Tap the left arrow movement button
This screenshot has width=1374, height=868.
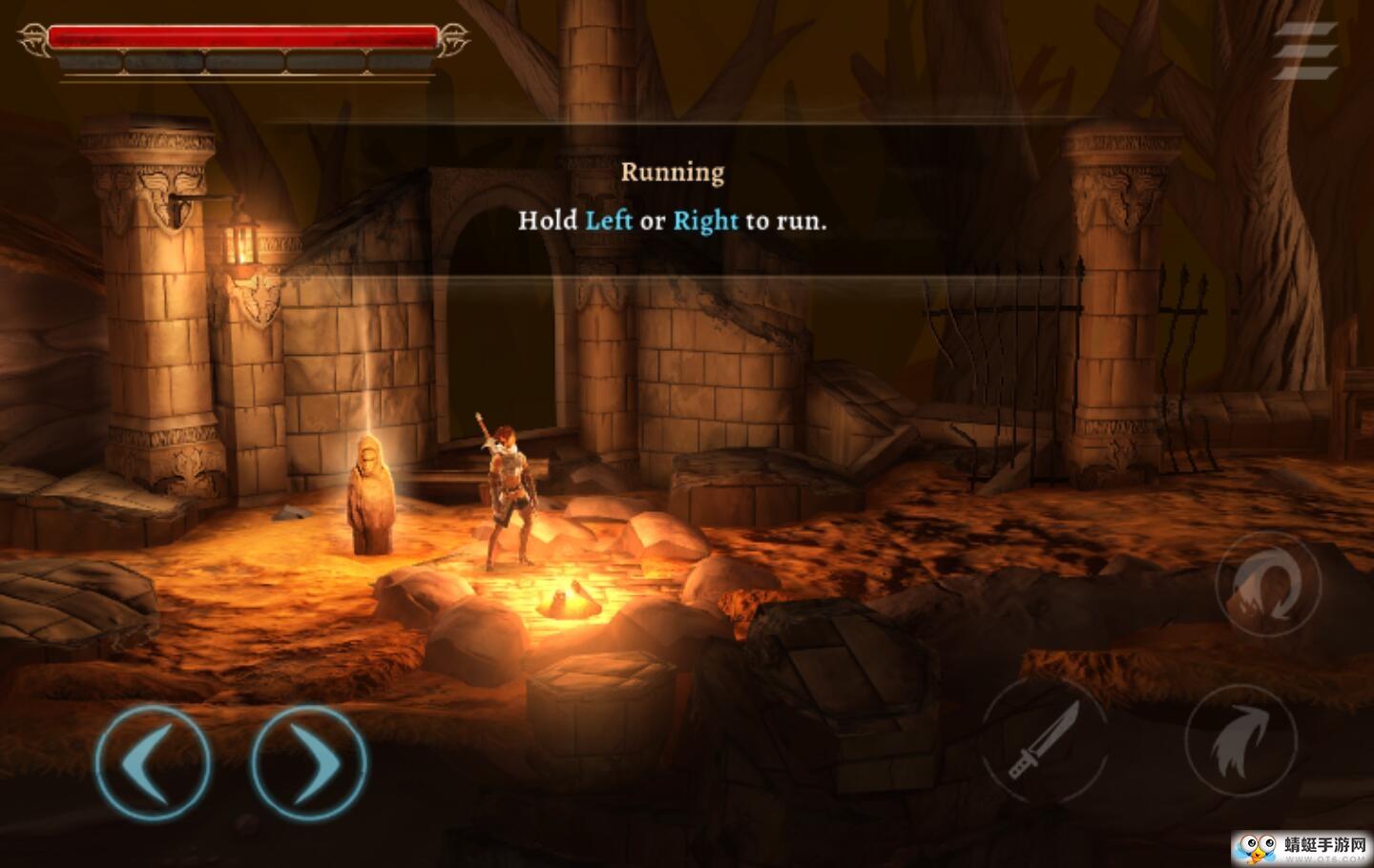click(153, 761)
